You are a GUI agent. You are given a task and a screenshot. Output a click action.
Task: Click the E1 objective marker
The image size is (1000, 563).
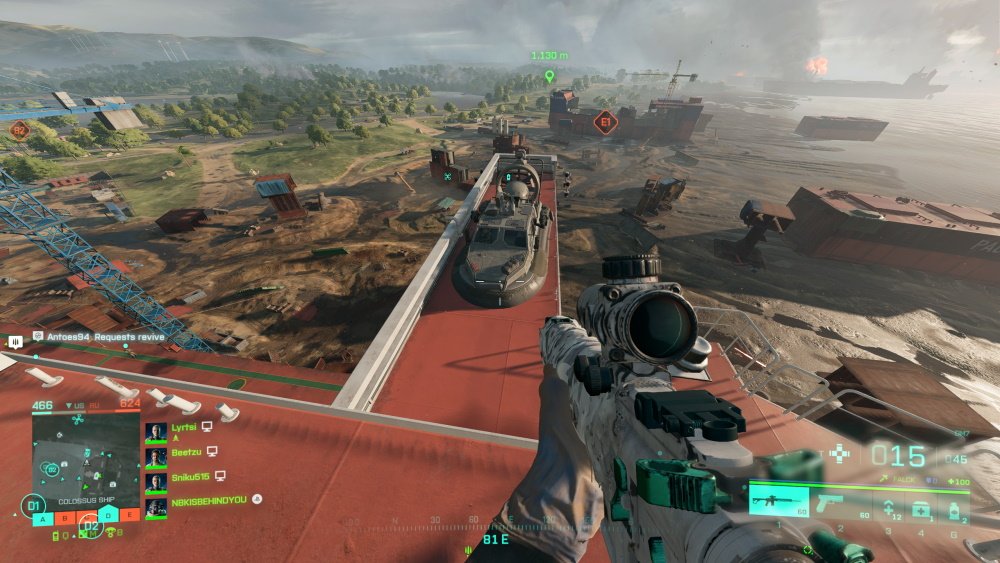pyautogui.click(x=603, y=122)
